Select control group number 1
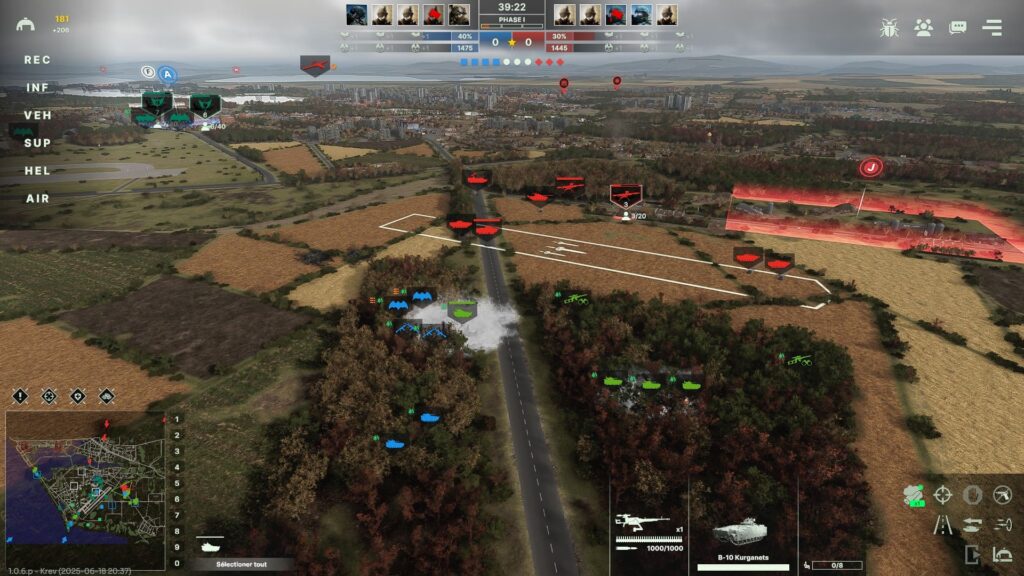This screenshot has width=1024, height=576. tap(177, 420)
